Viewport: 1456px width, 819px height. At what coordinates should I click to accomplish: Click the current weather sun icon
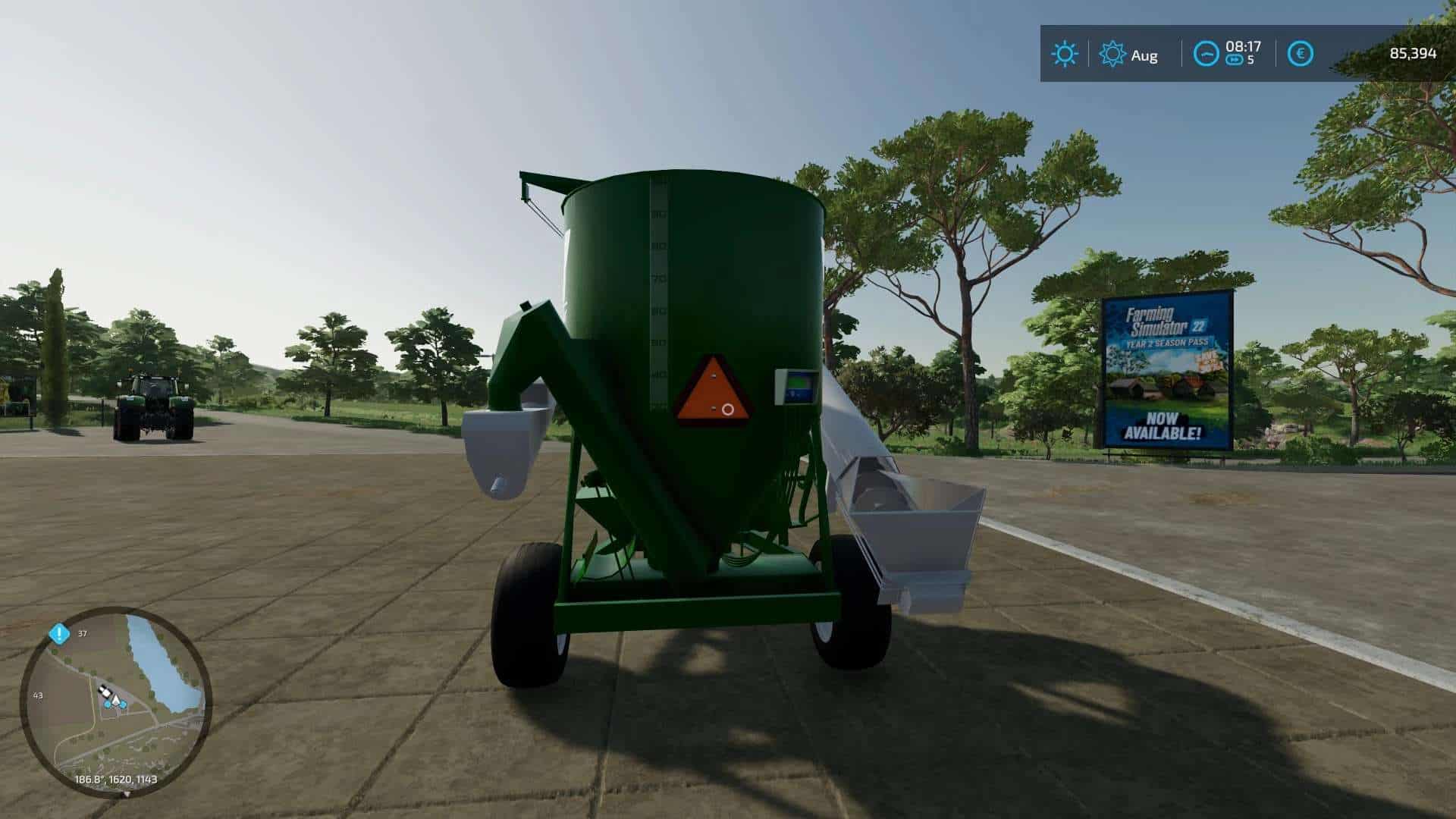point(1065,52)
